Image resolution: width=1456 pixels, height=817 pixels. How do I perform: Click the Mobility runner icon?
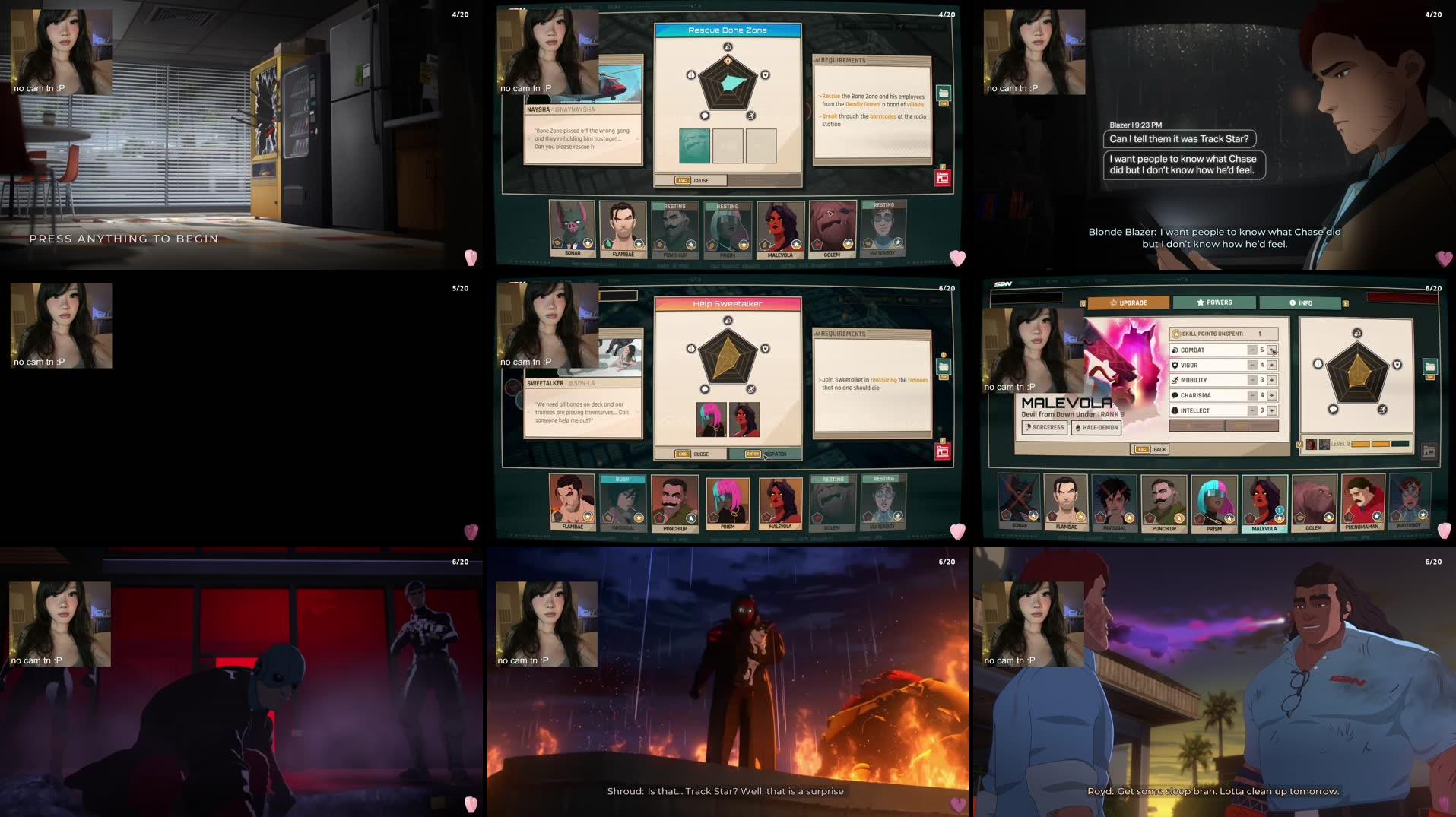(x=1175, y=380)
